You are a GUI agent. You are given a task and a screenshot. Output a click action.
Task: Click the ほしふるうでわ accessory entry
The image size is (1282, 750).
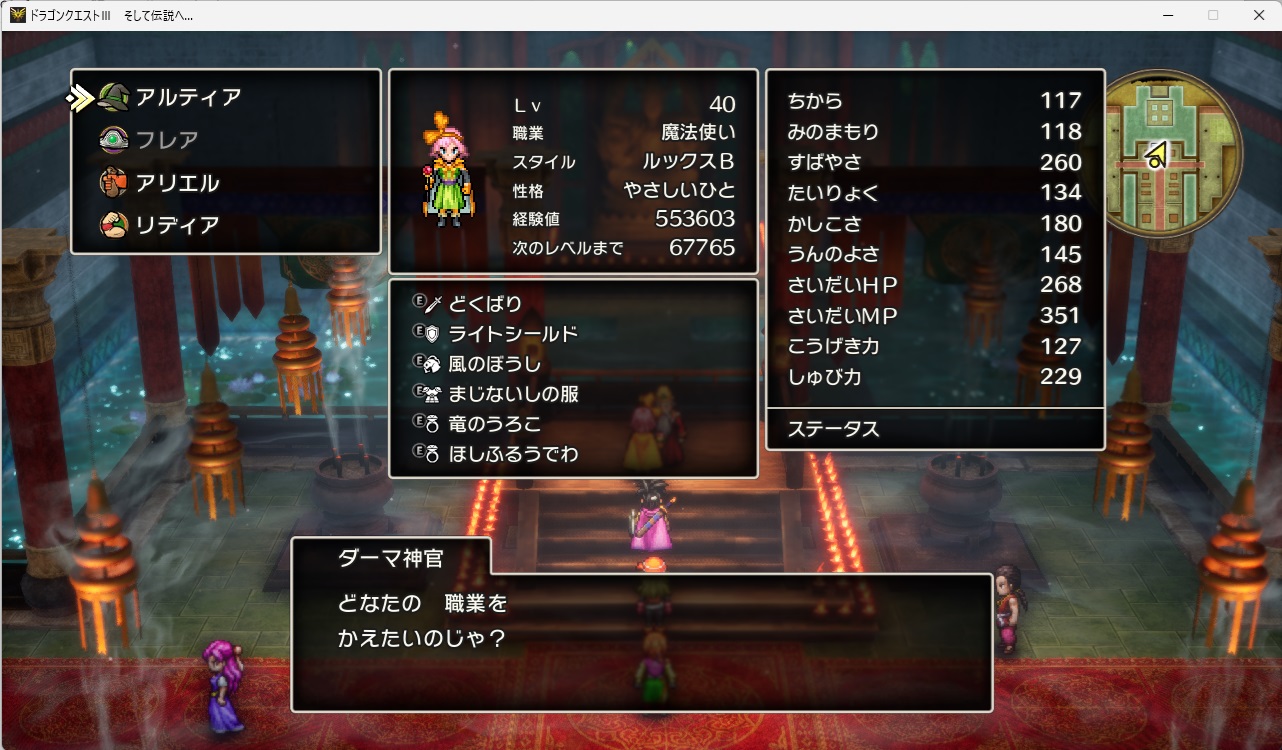513,454
